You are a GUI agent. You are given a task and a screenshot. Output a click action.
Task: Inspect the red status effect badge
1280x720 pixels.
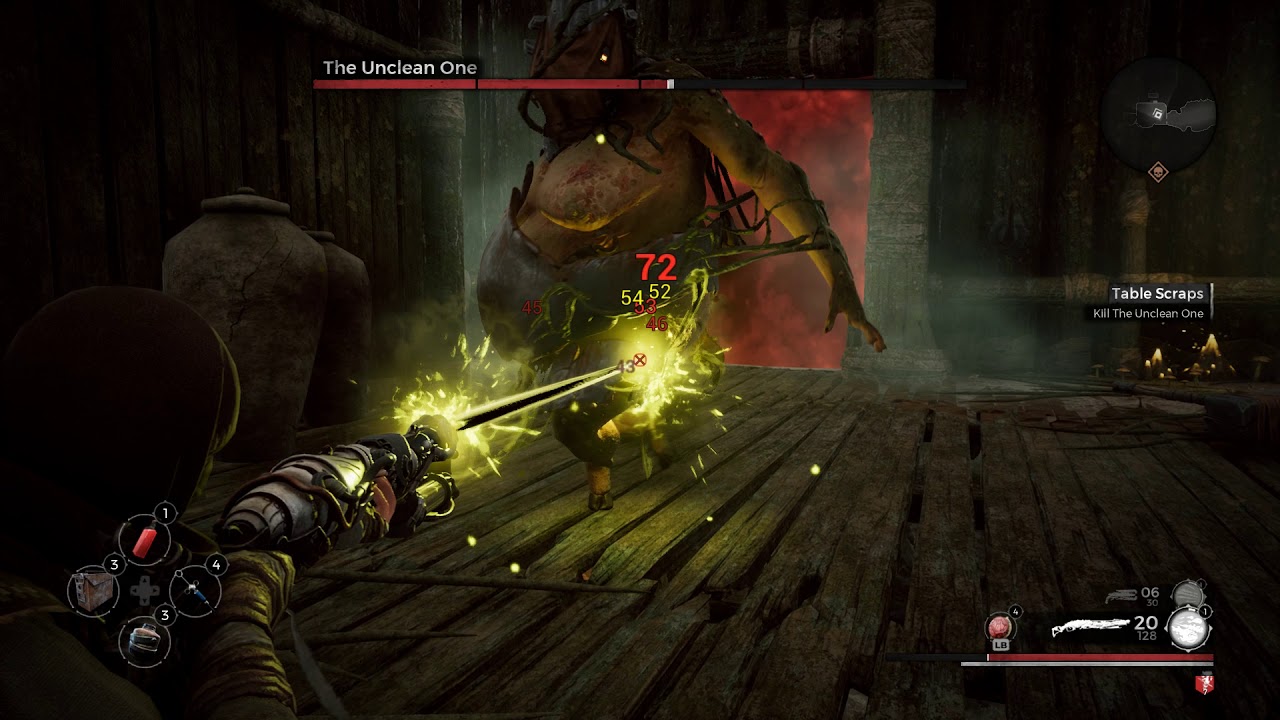[1203, 685]
